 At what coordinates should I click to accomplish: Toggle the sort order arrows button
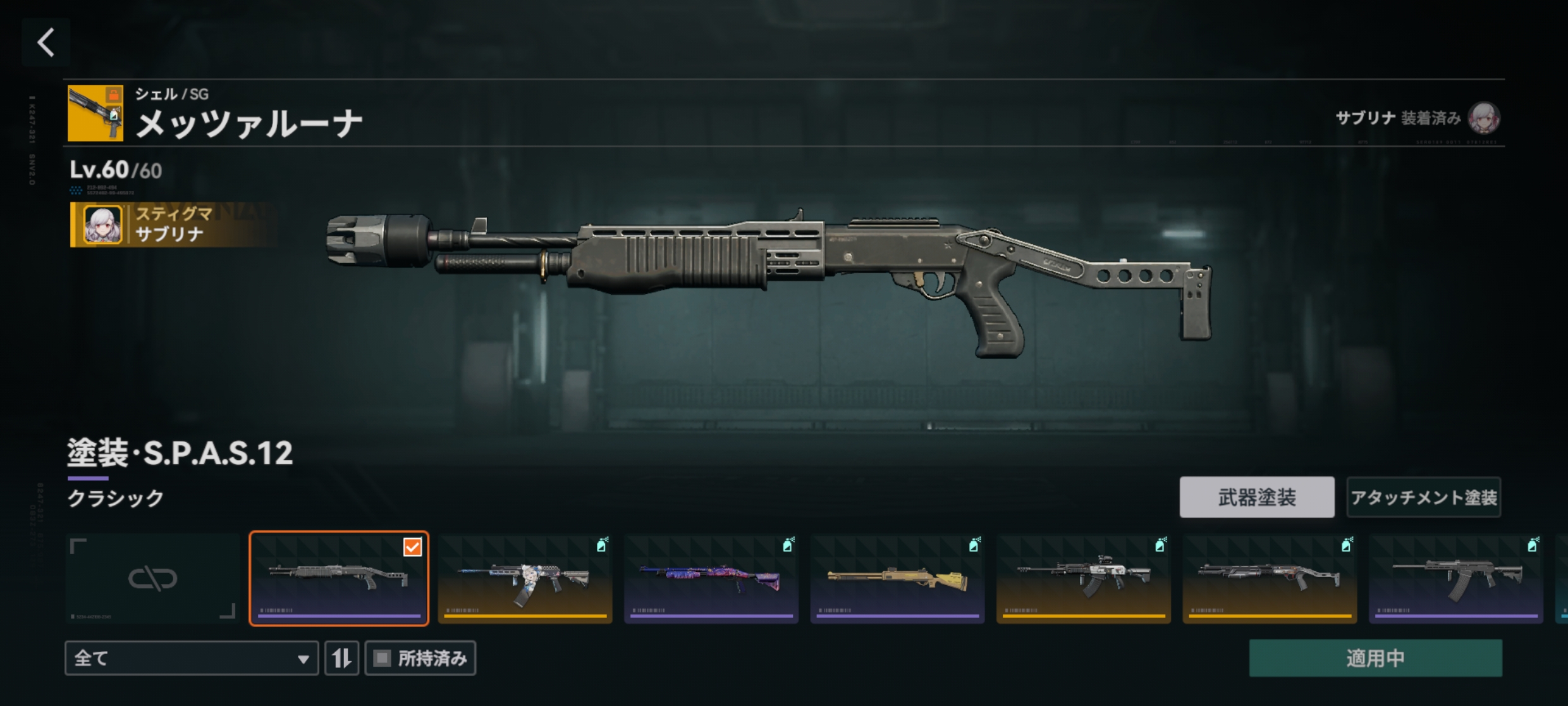tap(342, 658)
